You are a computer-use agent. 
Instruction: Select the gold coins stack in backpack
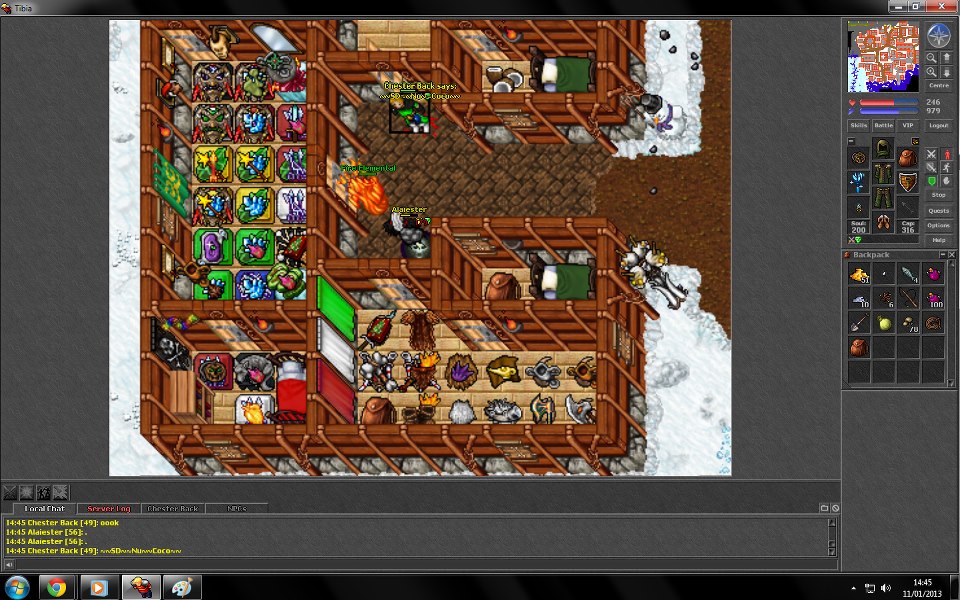pos(859,274)
